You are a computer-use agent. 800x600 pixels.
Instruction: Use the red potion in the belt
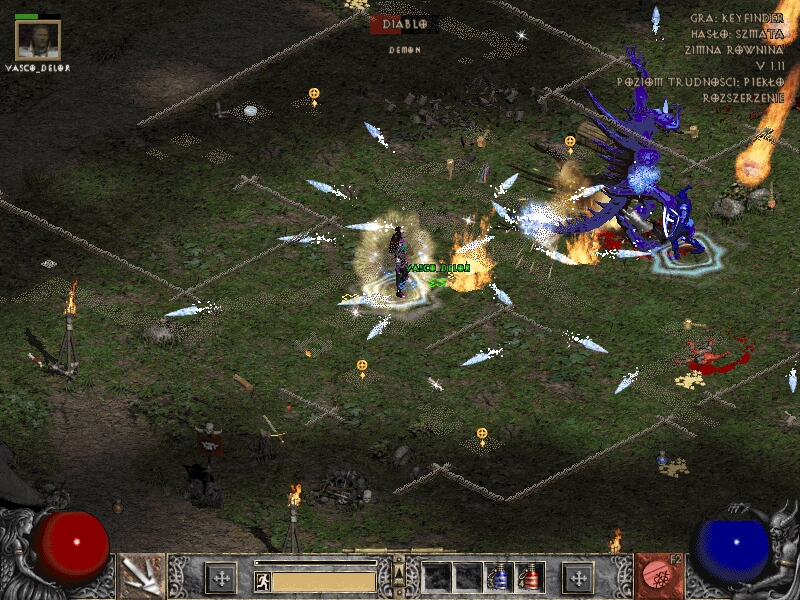pyautogui.click(x=529, y=577)
